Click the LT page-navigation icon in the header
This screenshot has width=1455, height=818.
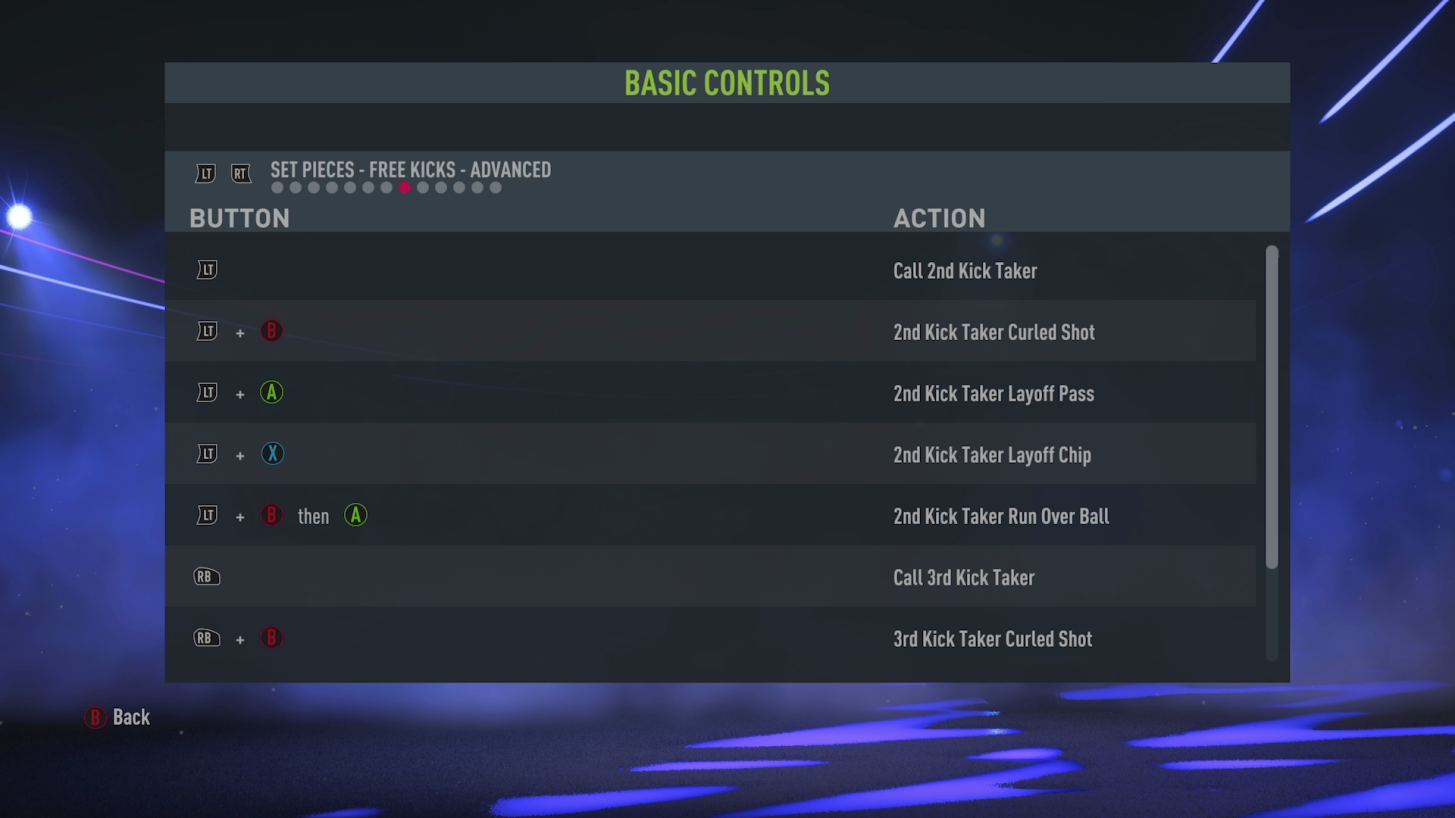point(205,173)
